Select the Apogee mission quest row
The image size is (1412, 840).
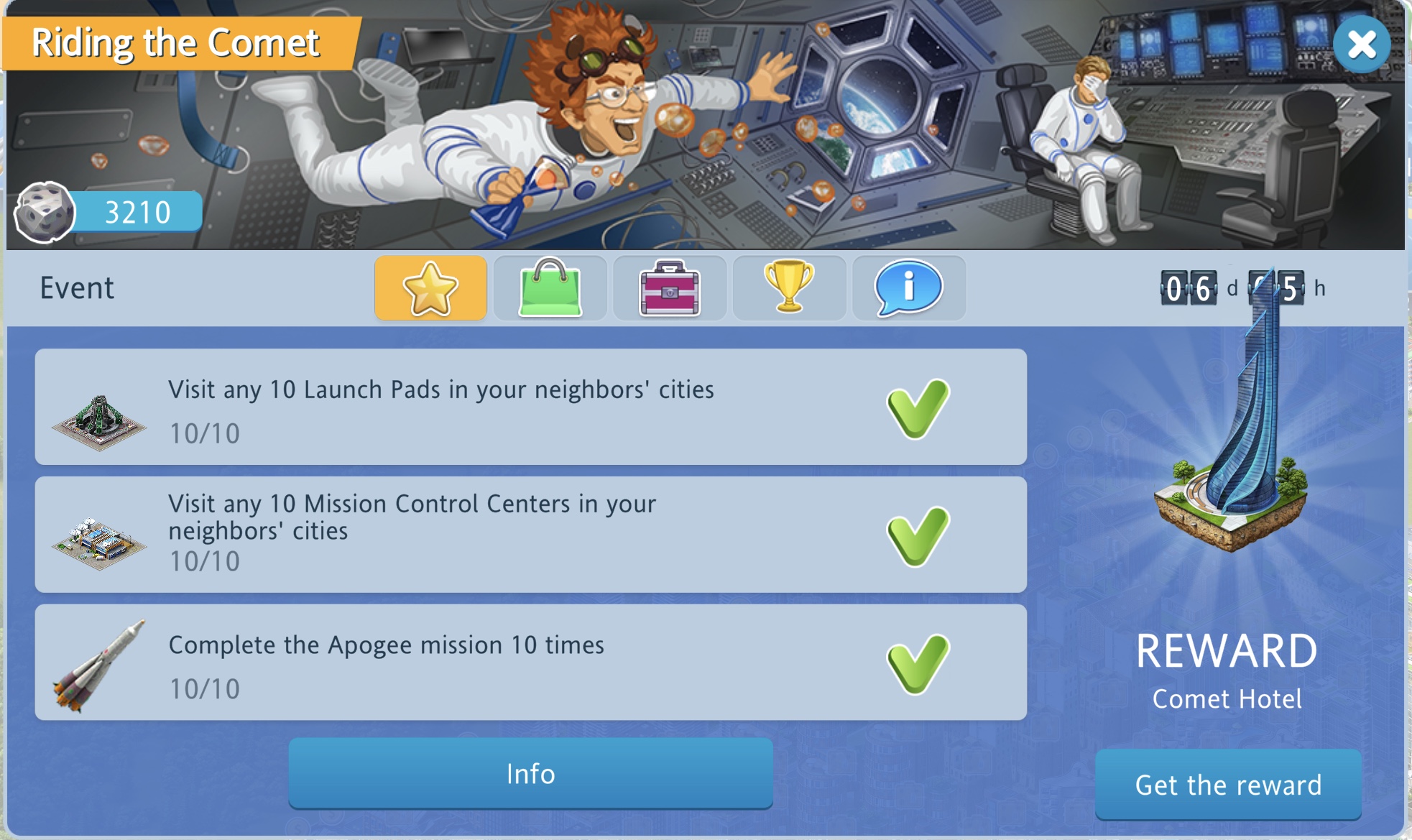coord(530,663)
